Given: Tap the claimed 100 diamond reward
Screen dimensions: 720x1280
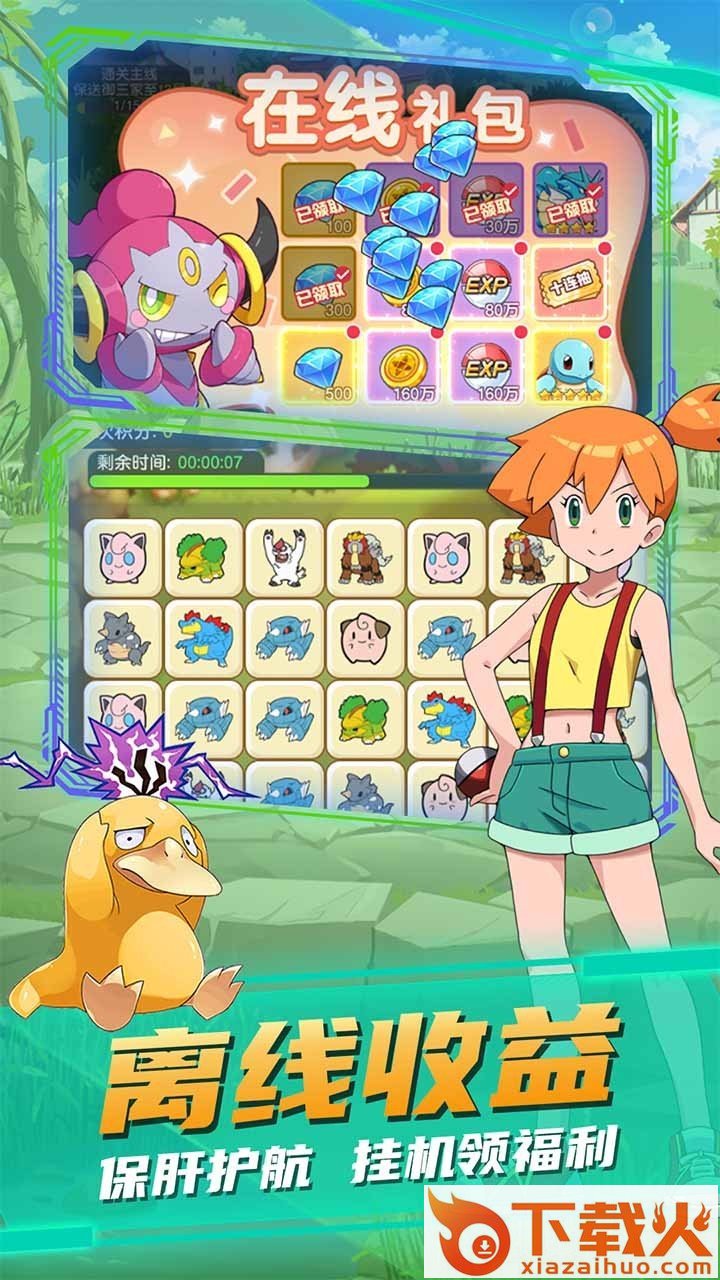Looking at the screenshot, I should pos(320,200).
